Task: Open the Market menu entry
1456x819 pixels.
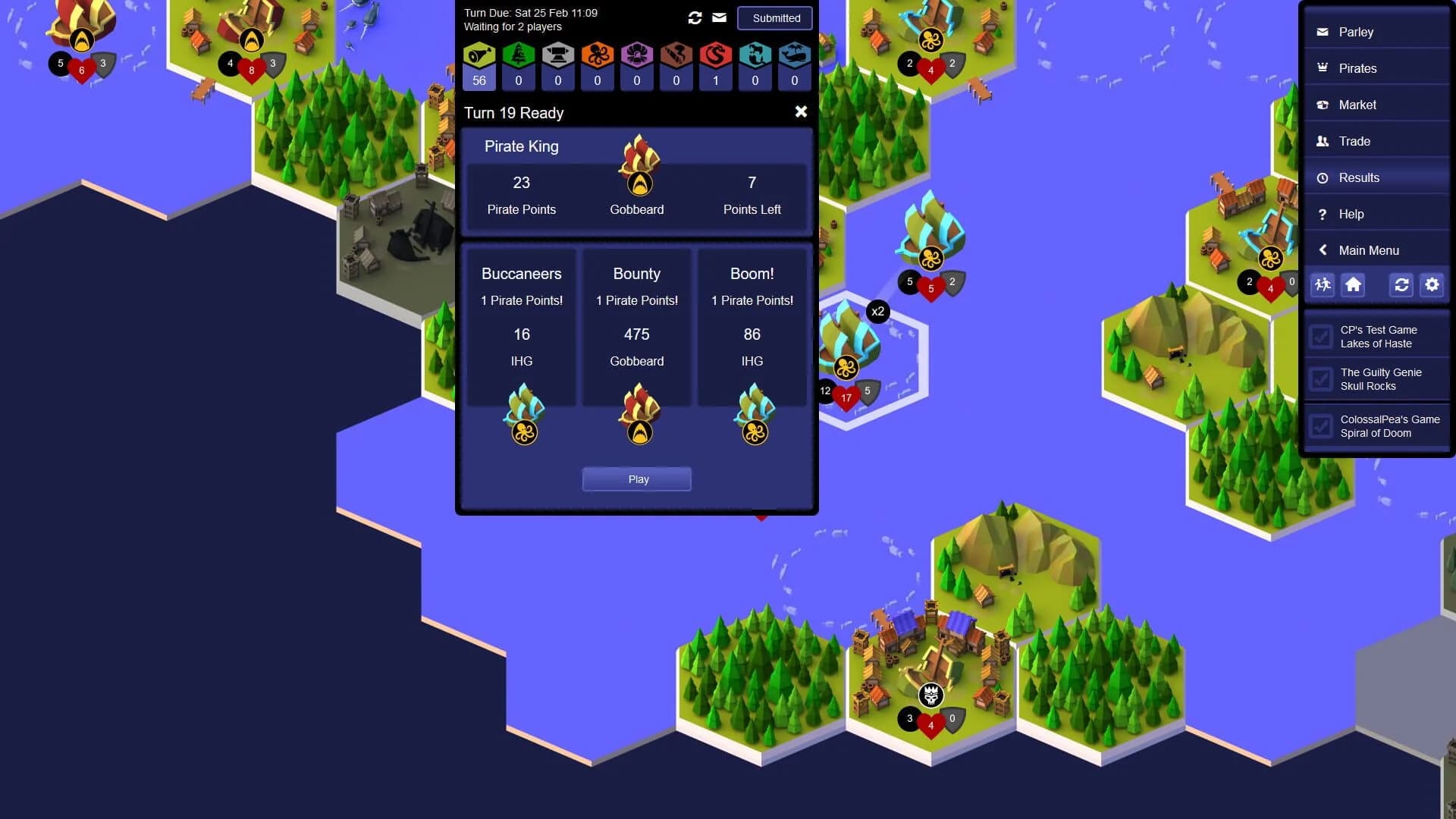Action: click(1357, 105)
